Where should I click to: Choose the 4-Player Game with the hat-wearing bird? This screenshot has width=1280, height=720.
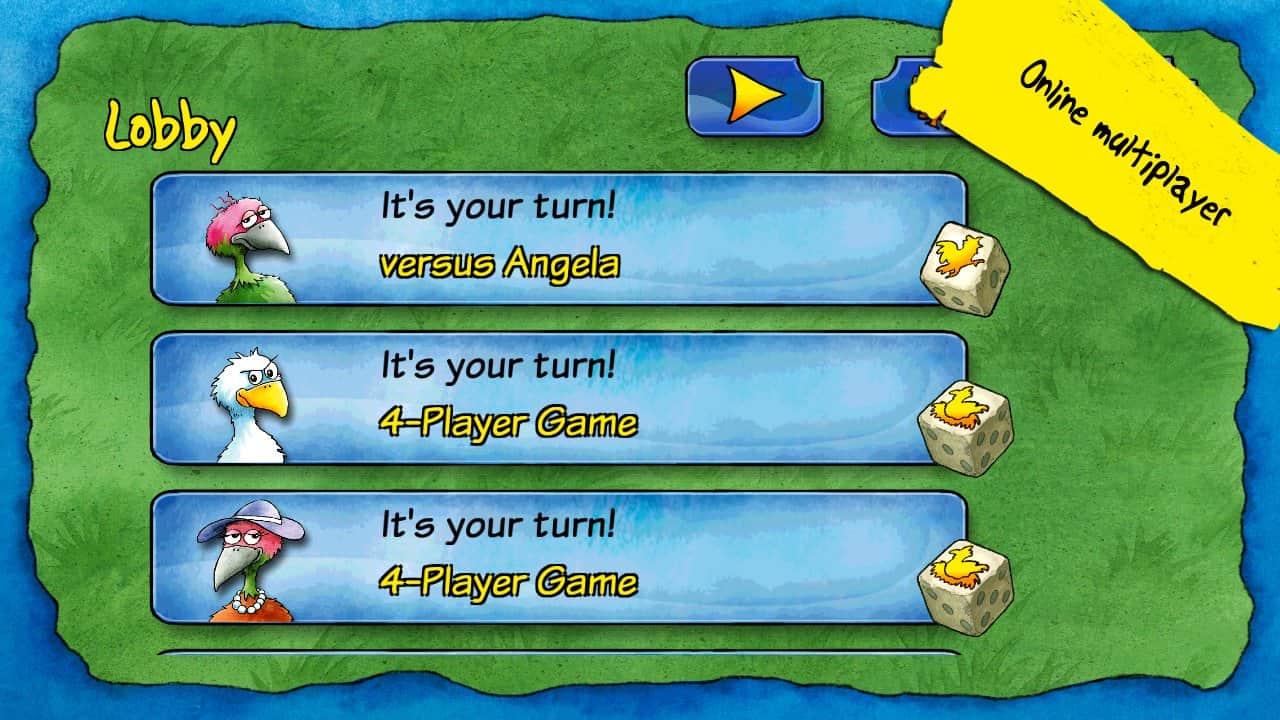click(x=558, y=557)
